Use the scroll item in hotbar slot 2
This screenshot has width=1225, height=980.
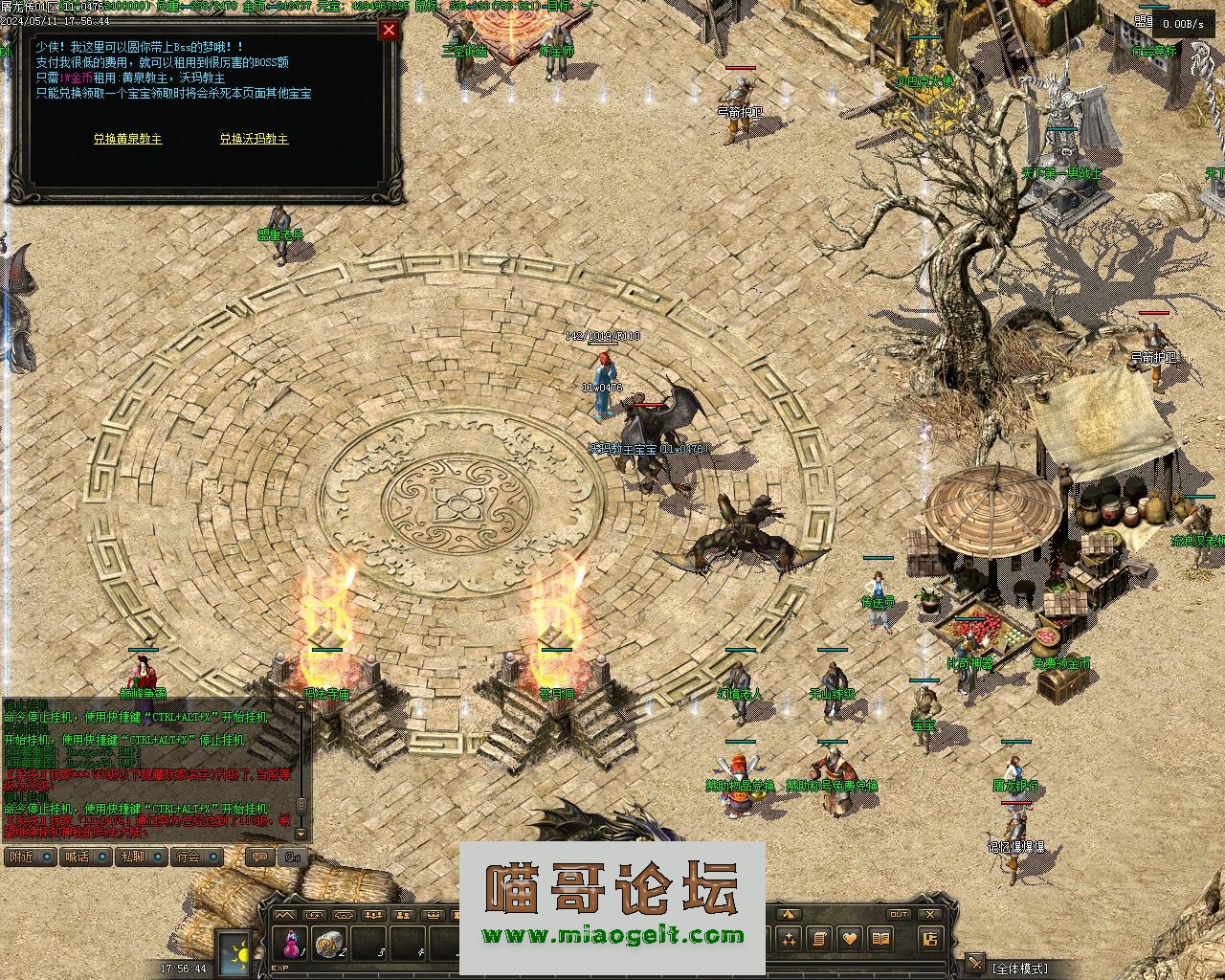(330, 945)
